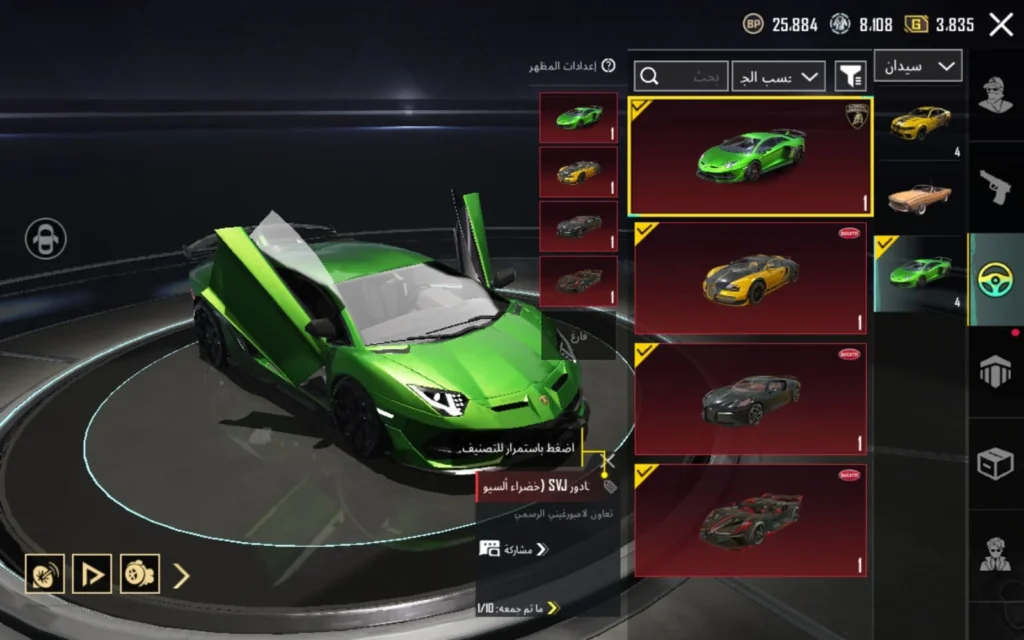Expand more effect options arrow
Image resolution: width=1024 pixels, height=640 pixels.
tap(181, 575)
